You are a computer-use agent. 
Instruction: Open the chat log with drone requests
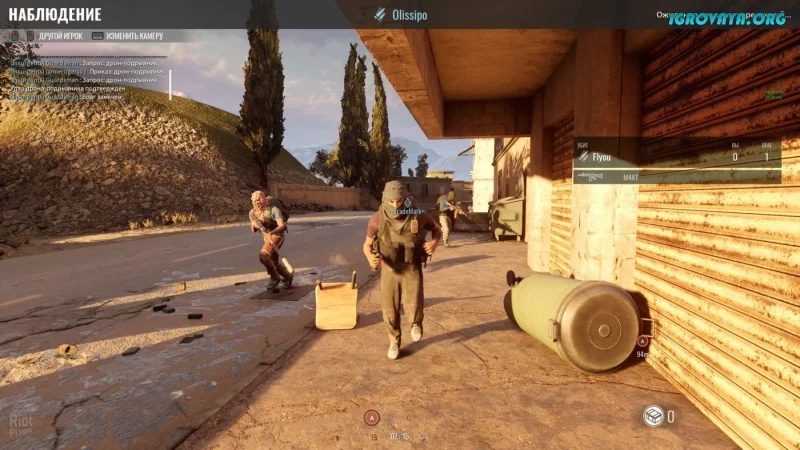pyautogui.click(x=87, y=79)
